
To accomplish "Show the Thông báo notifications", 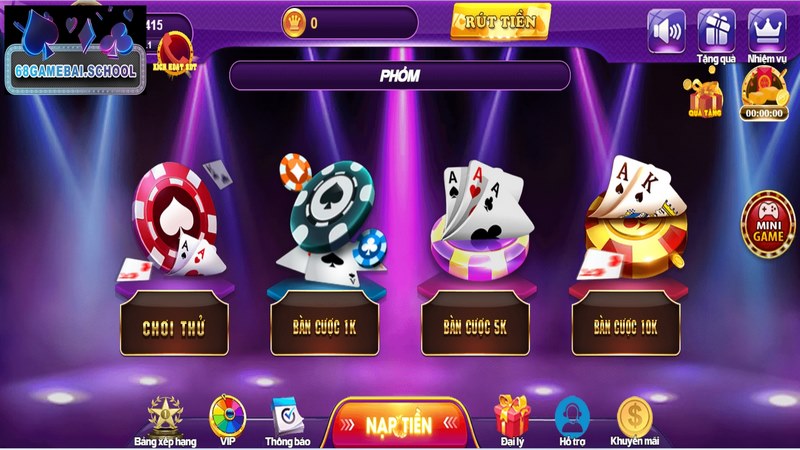I will coord(287,419).
